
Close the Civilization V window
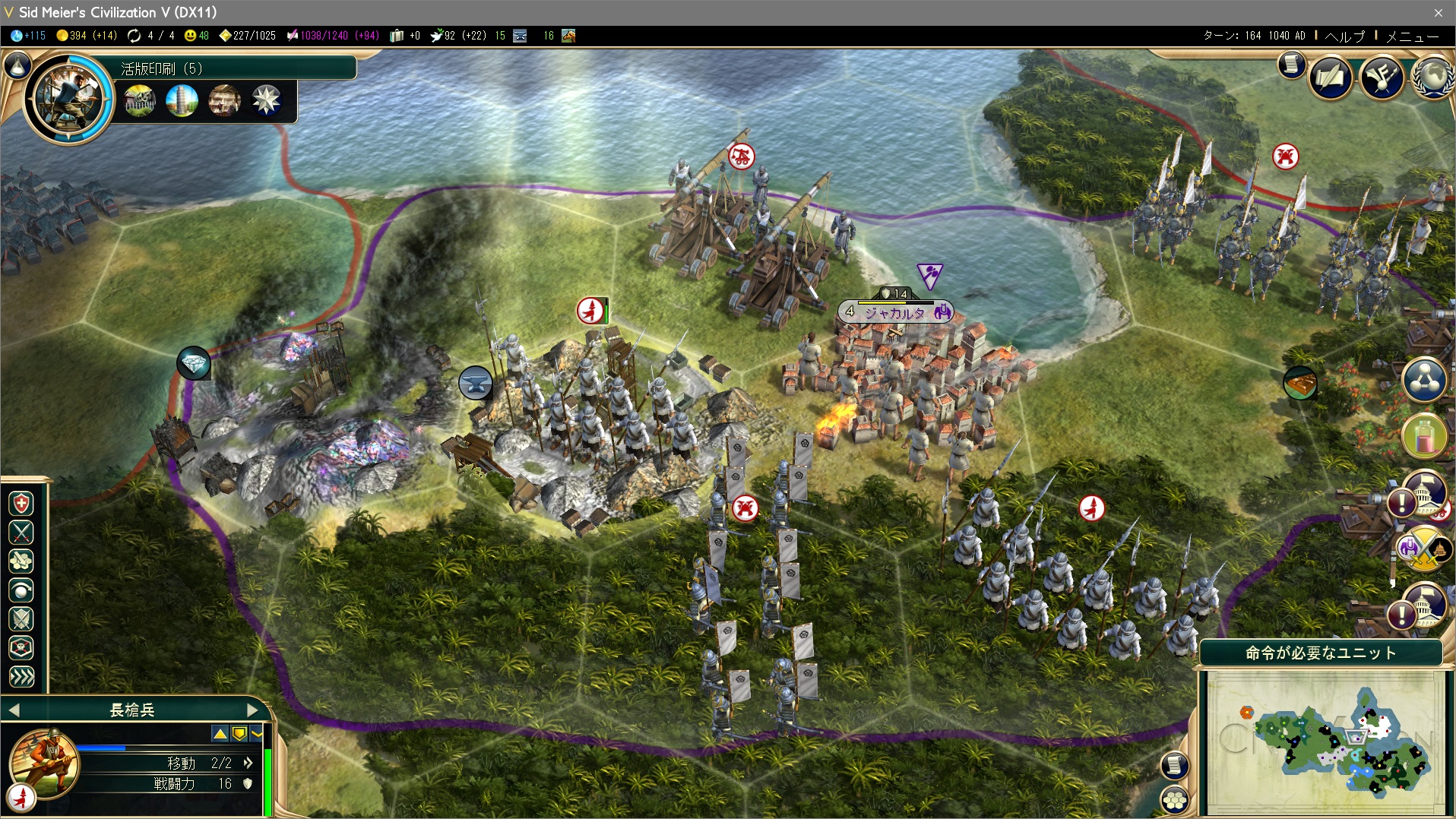(1438, 12)
